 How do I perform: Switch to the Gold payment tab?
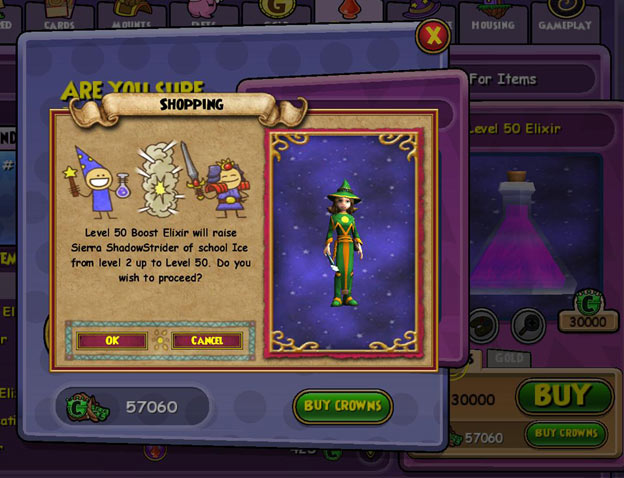(x=509, y=358)
